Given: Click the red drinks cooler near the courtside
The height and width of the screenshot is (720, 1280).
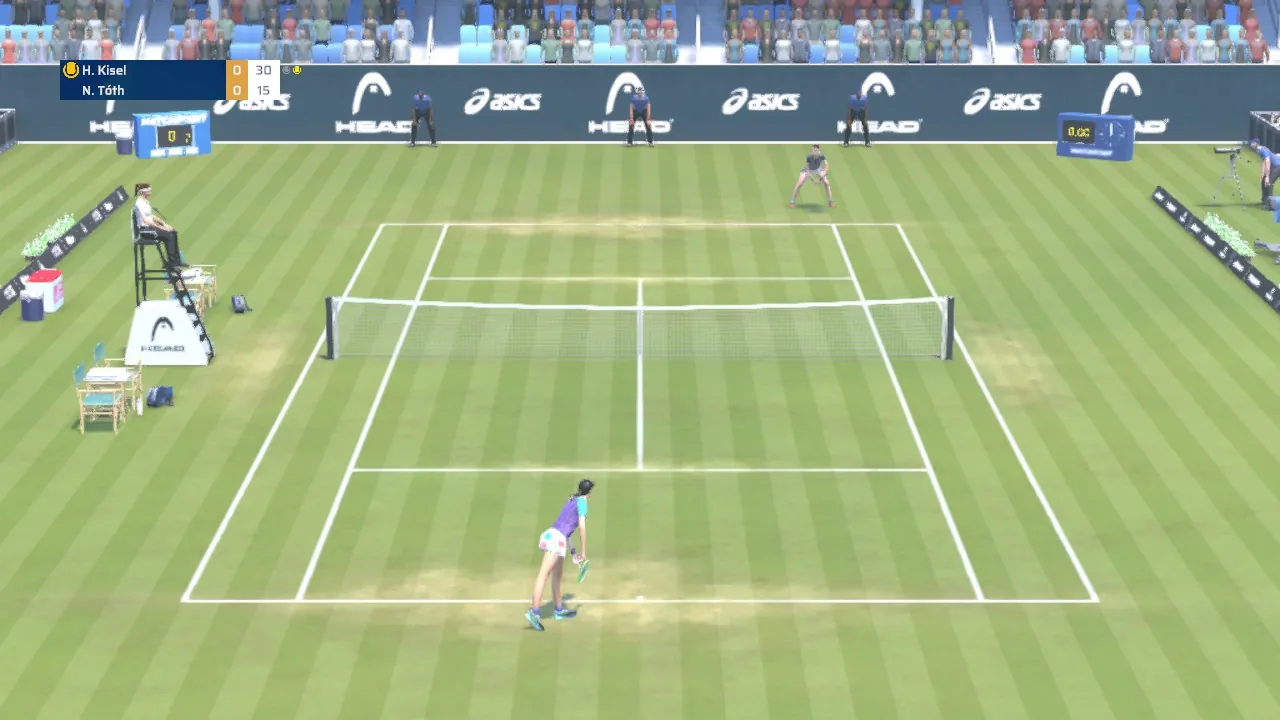Looking at the screenshot, I should [x=43, y=291].
